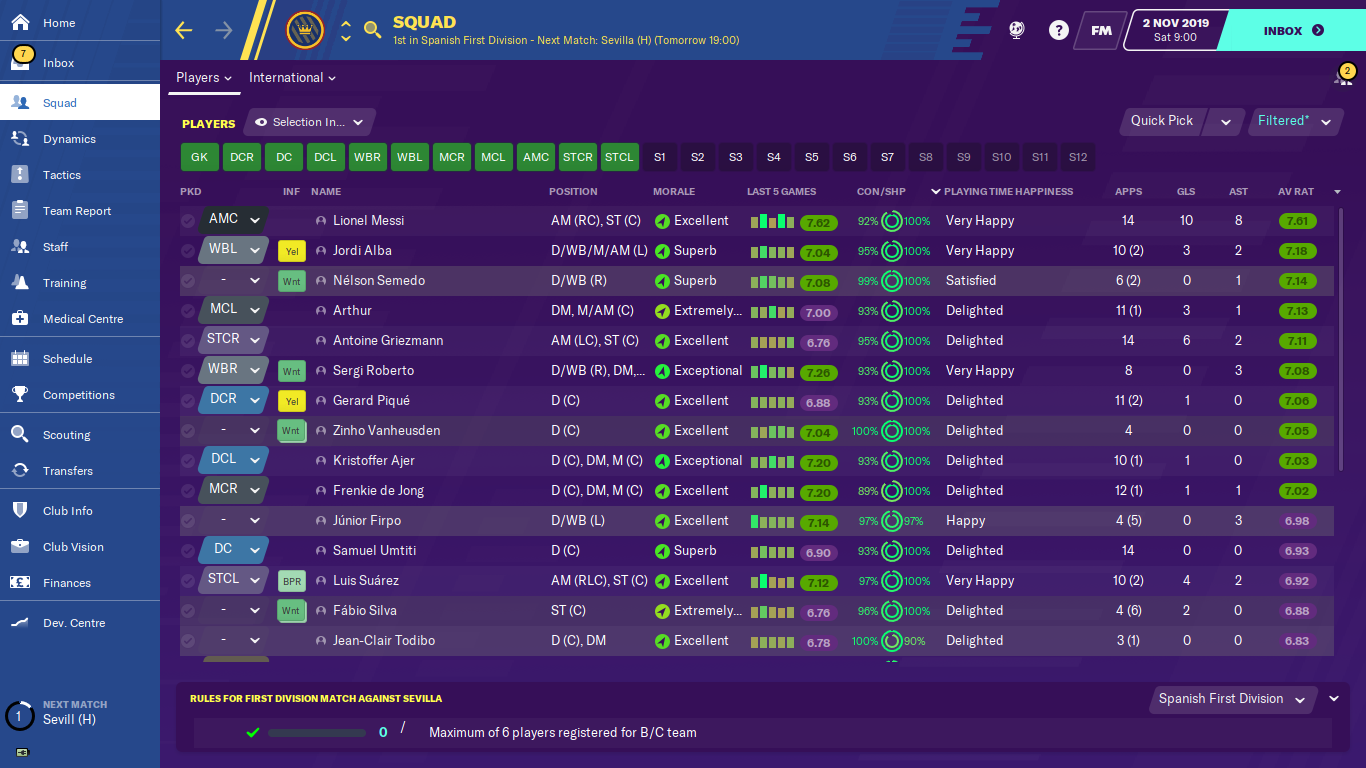Open the Transfers section
Viewport: 1366px width, 768px height.
67,471
